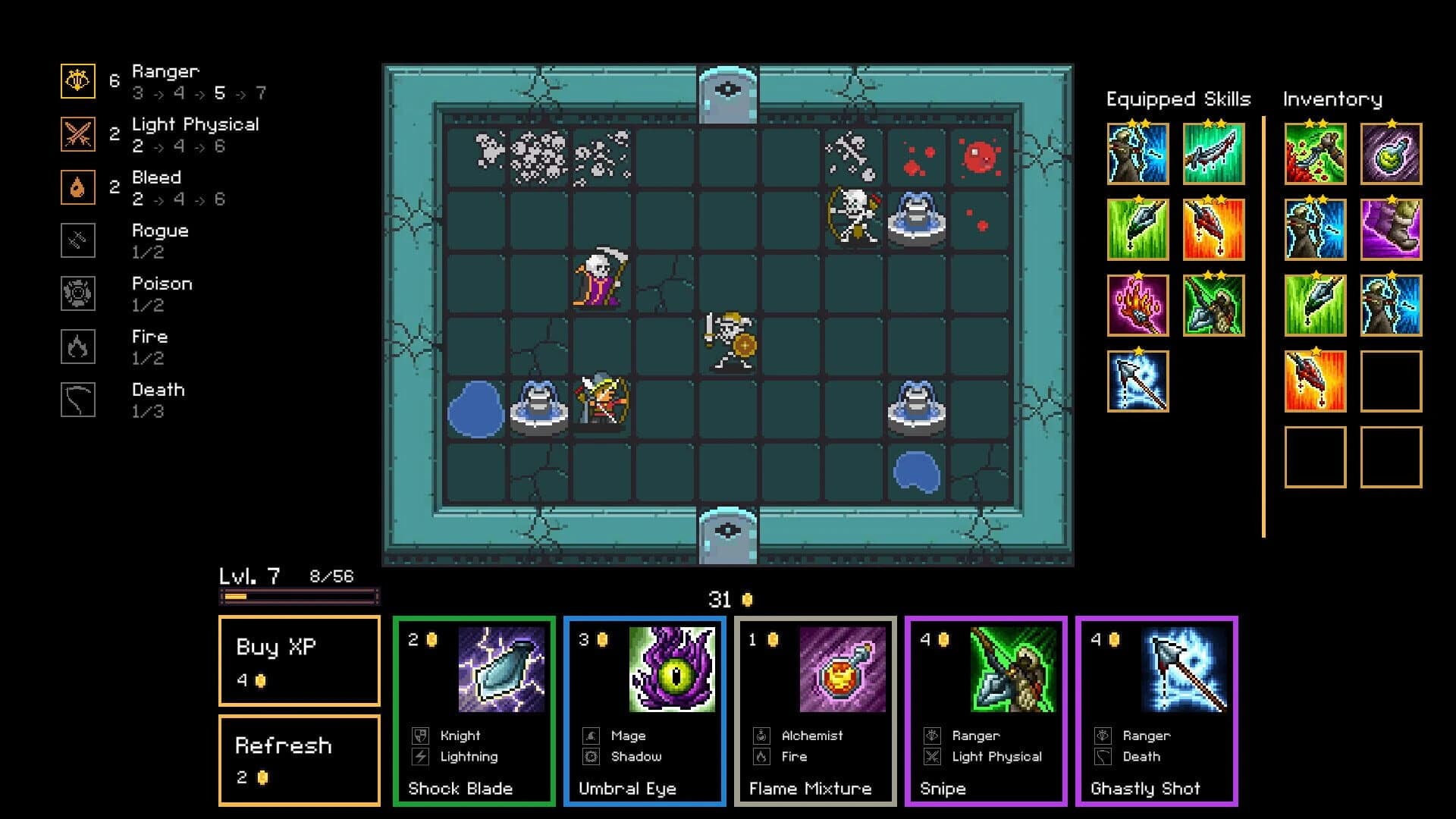Click the Light Physical crossed-swords trait icon
Image resolution: width=1456 pixels, height=819 pixels.
(77, 133)
